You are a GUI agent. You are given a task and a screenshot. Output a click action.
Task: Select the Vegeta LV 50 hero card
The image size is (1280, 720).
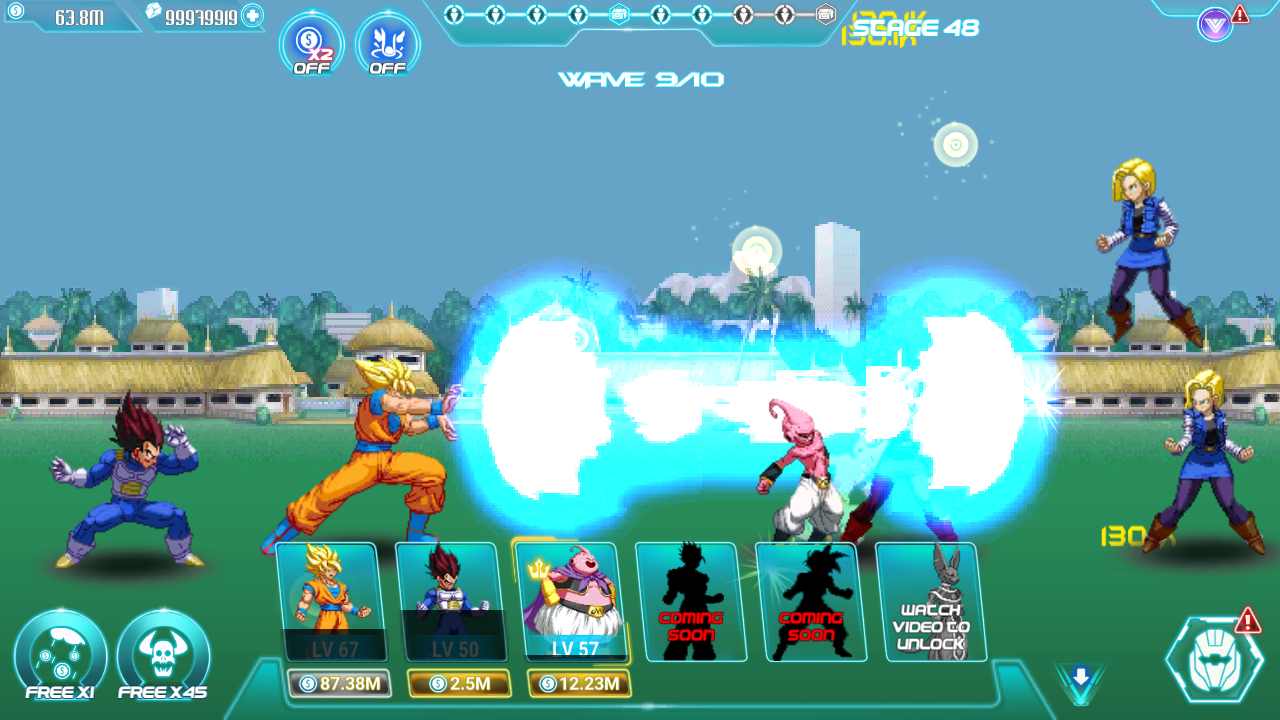[x=450, y=601]
